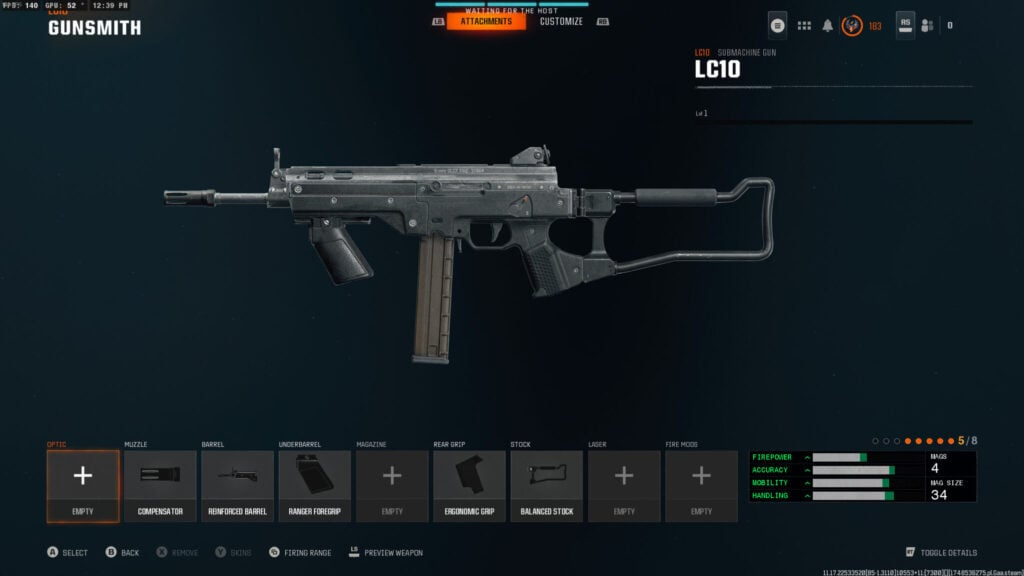
Task: Open the empty Fire Mods slot
Action: coord(701,486)
